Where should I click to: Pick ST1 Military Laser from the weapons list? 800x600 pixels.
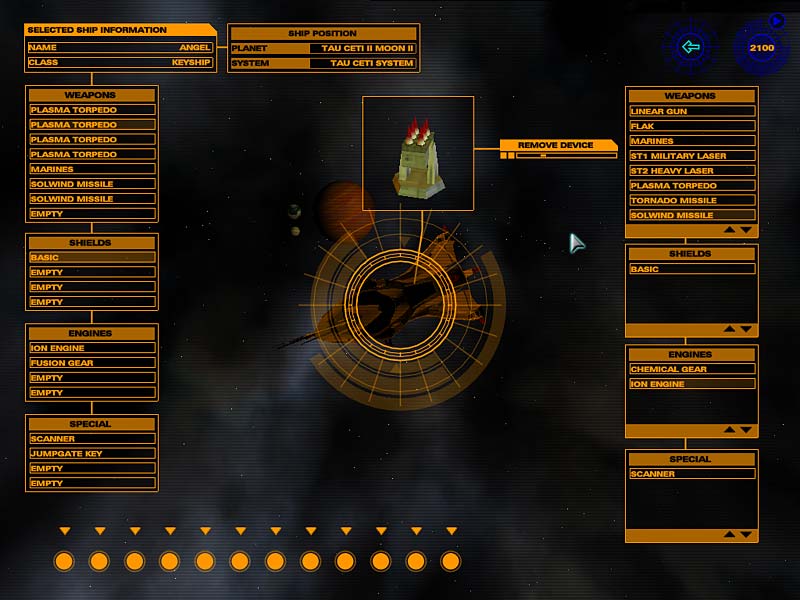pyautogui.click(x=692, y=156)
